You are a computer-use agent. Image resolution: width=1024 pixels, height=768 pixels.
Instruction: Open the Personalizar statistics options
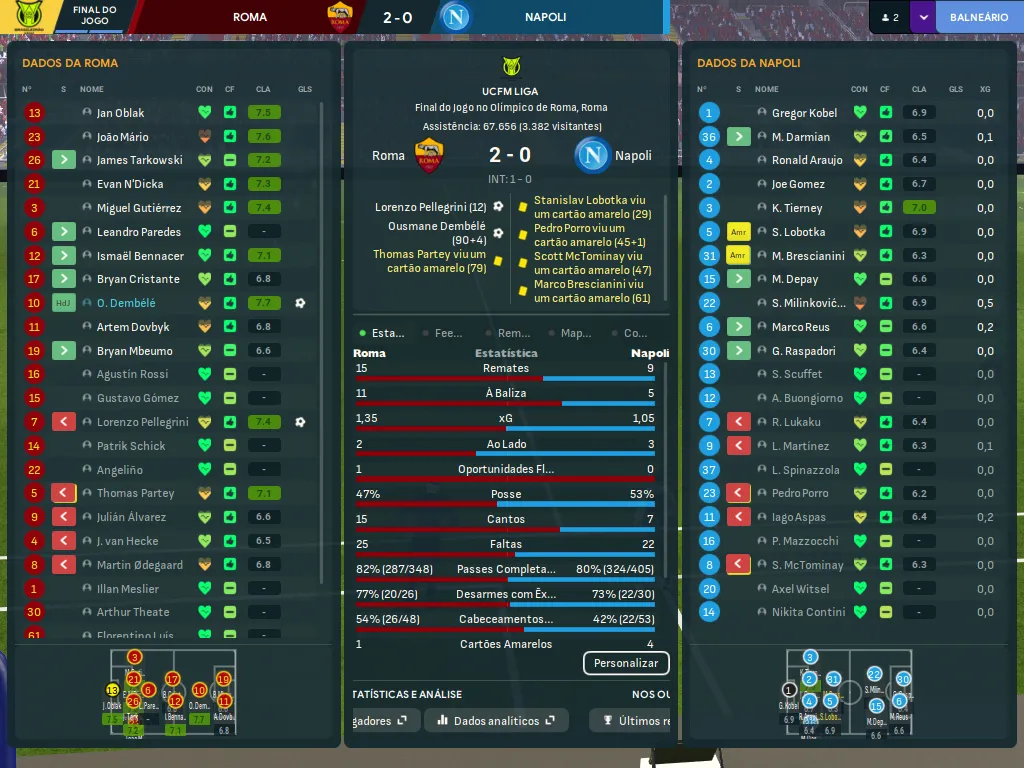(x=626, y=663)
